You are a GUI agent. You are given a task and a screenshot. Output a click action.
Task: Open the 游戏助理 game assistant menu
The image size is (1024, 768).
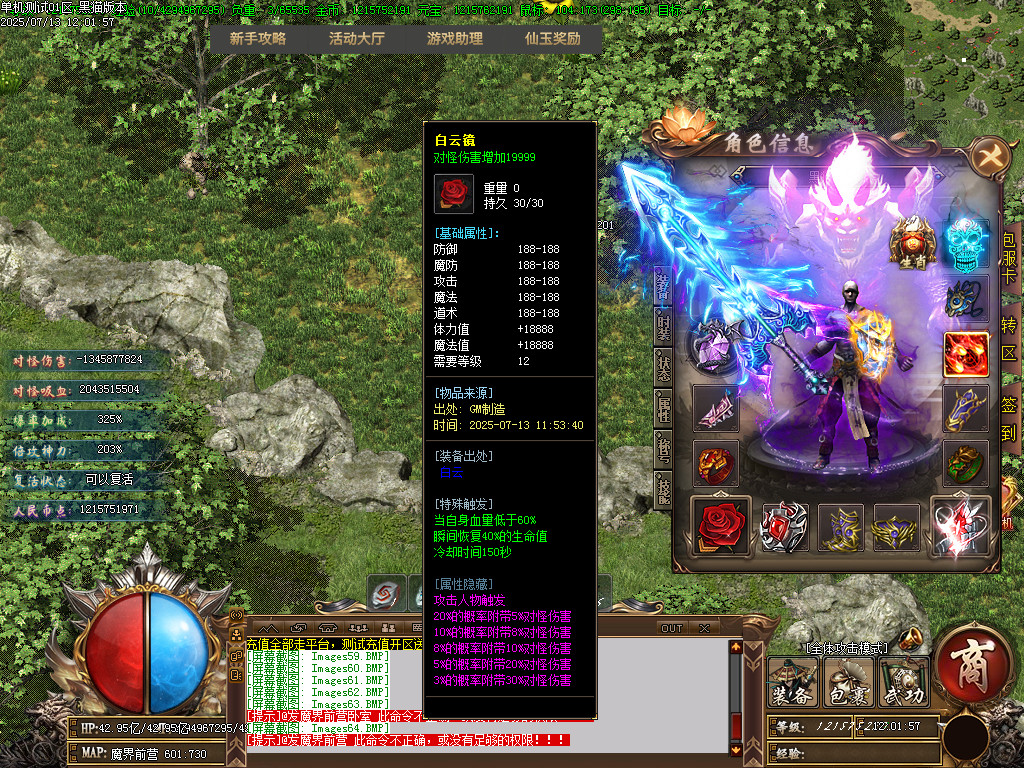click(x=455, y=39)
